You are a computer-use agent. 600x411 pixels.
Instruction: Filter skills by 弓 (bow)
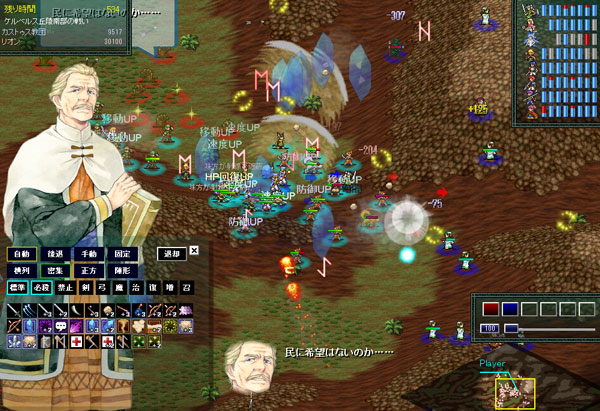103,287
